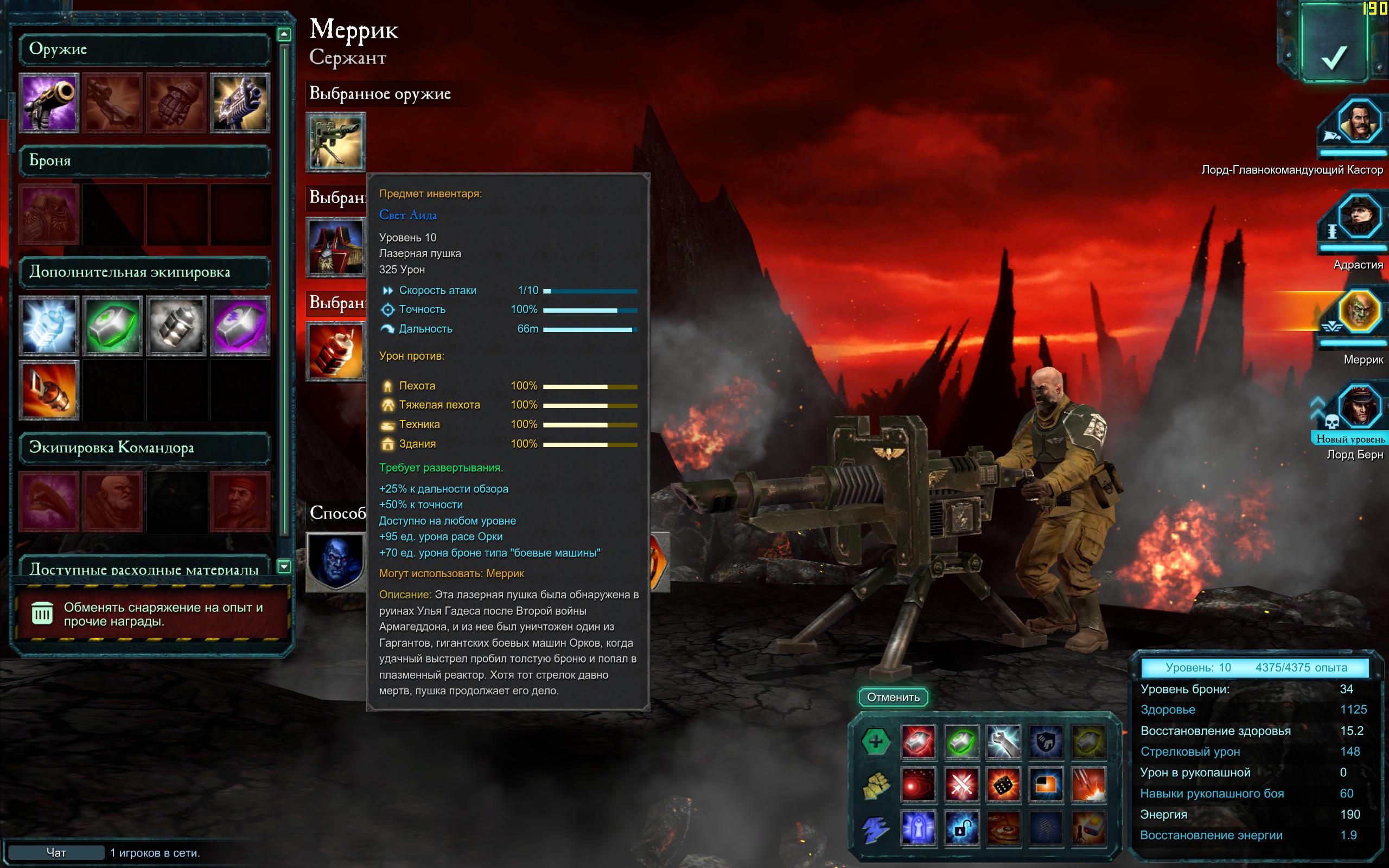Viewport: 1389px width, 868px height.
Task: Expand the Оружие category header
Action: coord(144,49)
